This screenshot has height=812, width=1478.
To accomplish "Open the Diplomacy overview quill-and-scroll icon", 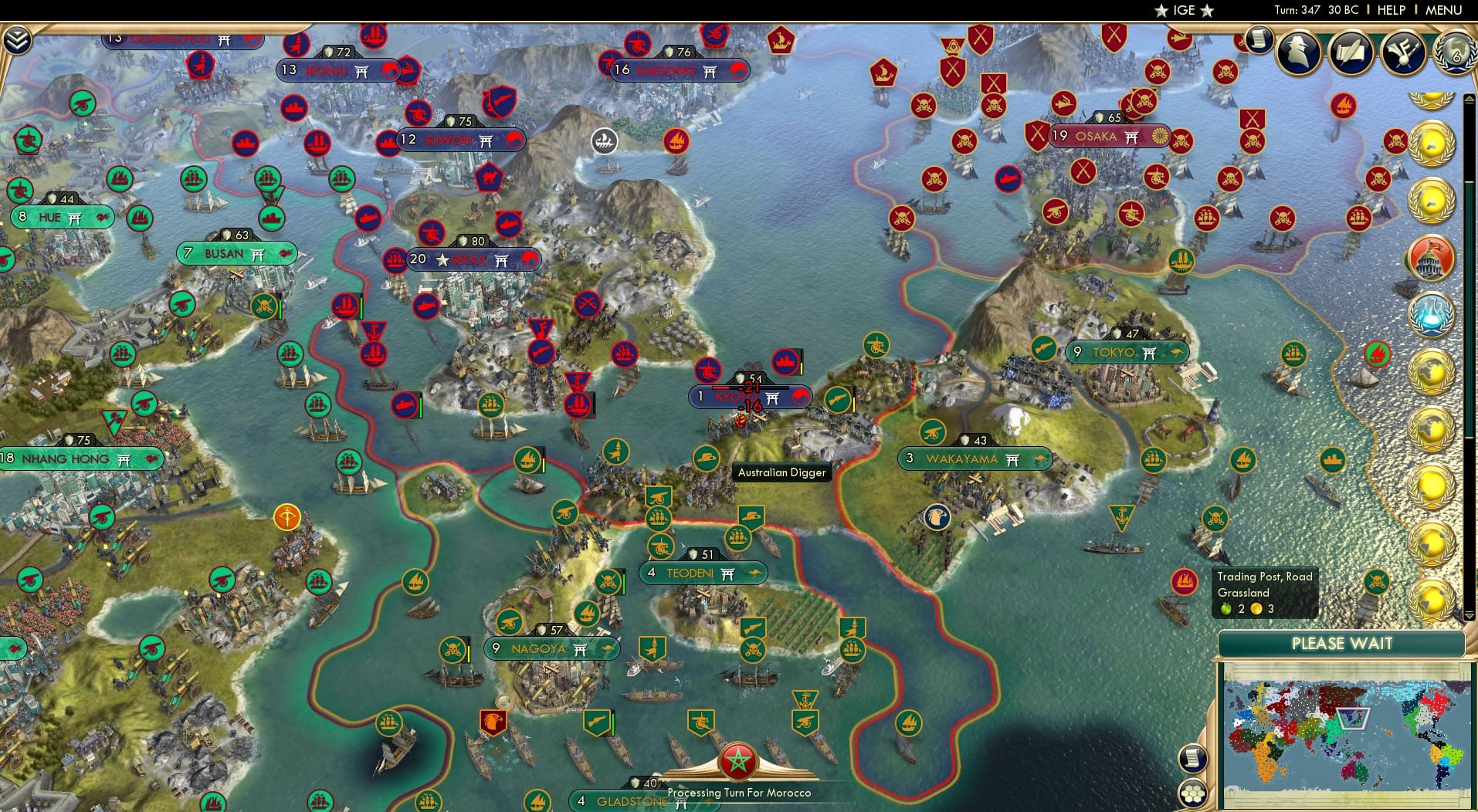I will click(1347, 51).
